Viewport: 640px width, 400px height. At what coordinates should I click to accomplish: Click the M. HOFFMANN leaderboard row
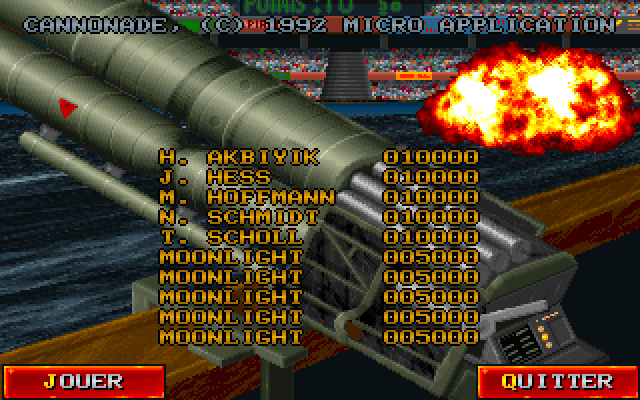point(318,197)
